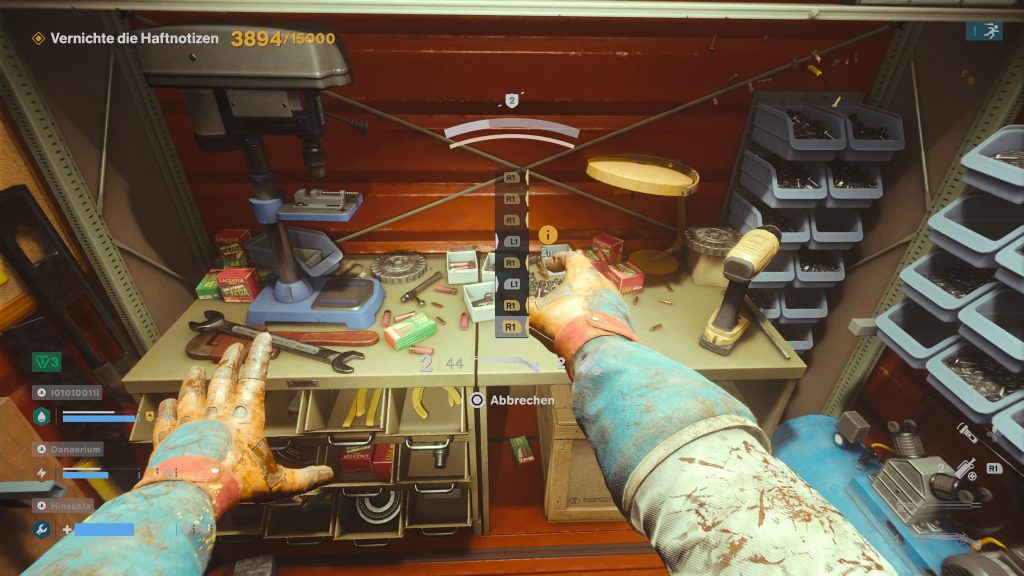Click the green water drop slab icon
The width and height of the screenshot is (1024, 576).
41,417
